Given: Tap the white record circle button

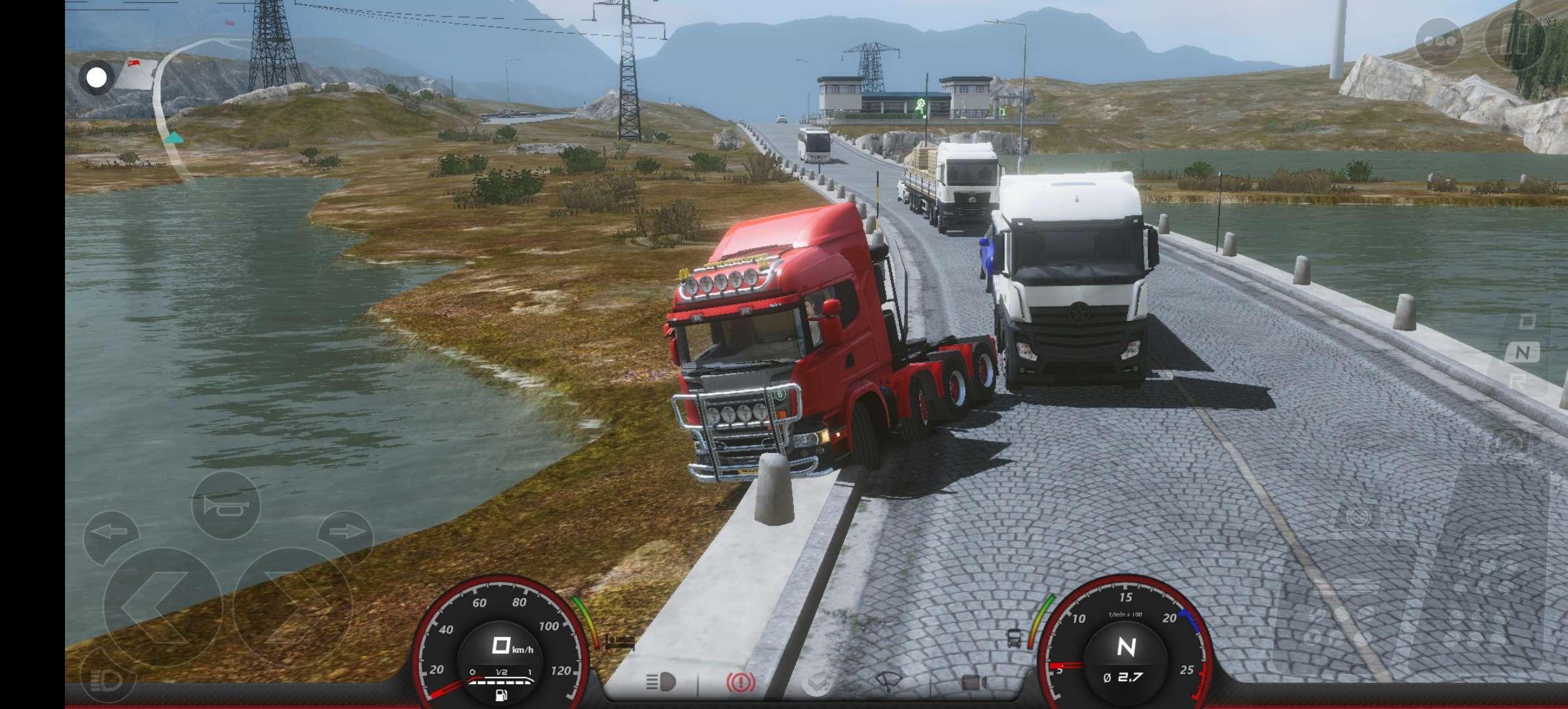Looking at the screenshot, I should point(97,78).
